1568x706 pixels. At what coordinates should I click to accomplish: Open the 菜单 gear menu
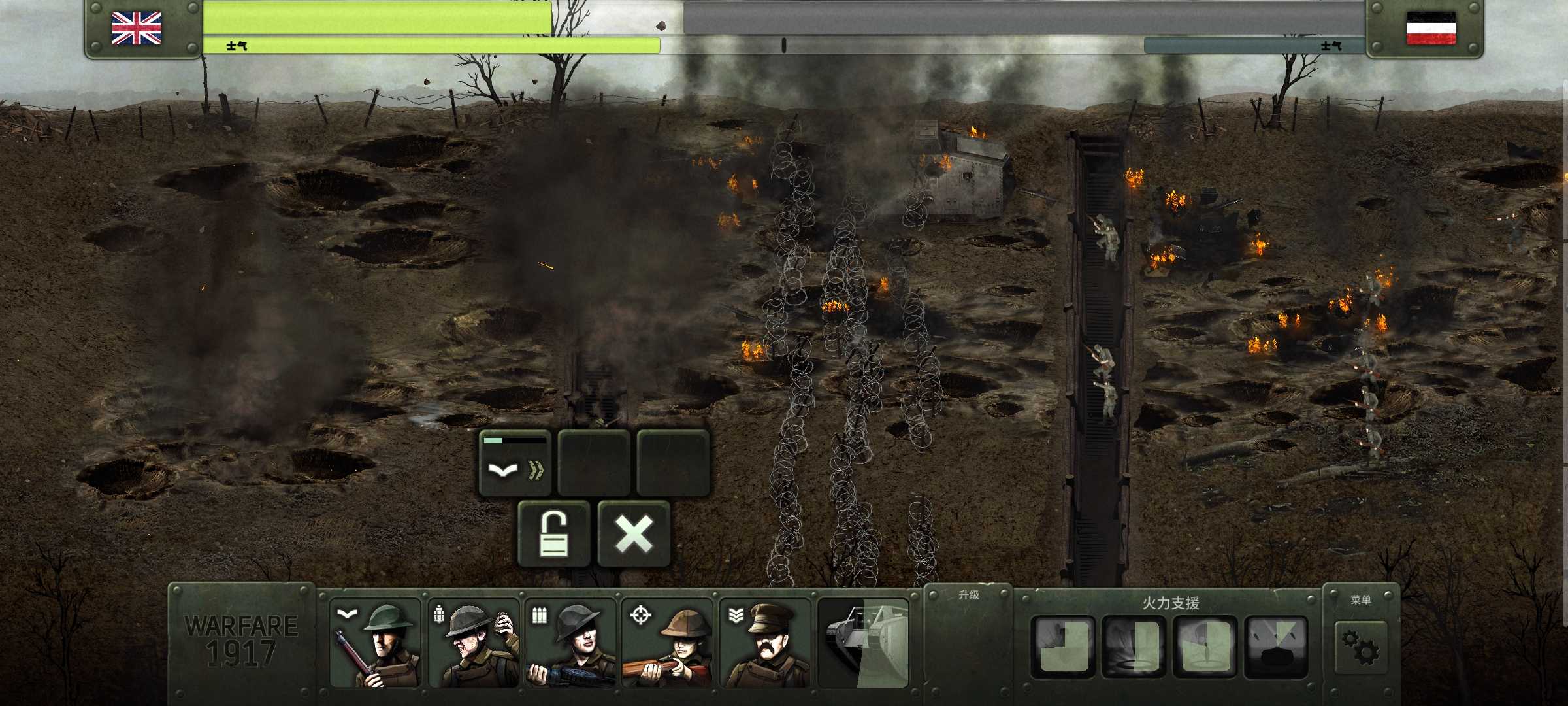click(x=1361, y=646)
